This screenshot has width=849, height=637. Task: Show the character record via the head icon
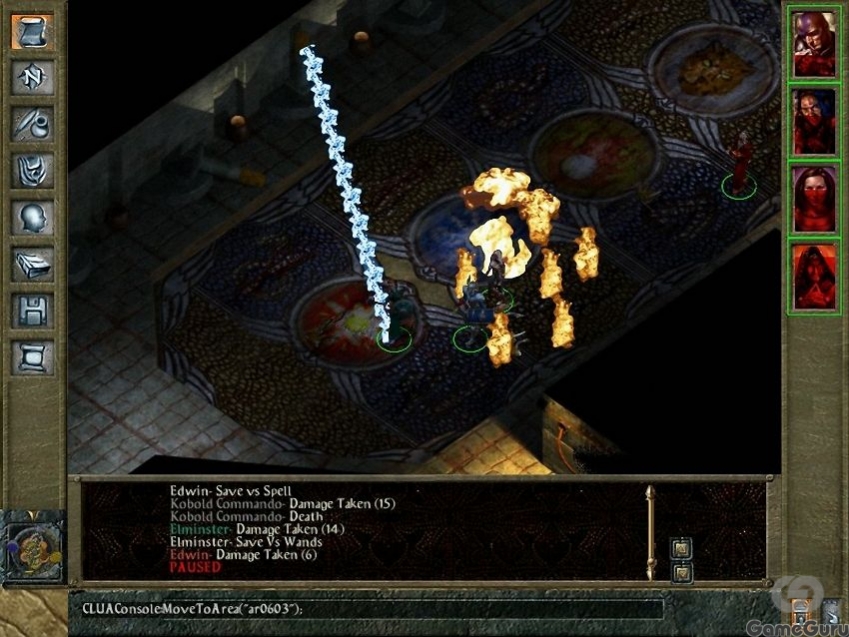click(x=33, y=217)
